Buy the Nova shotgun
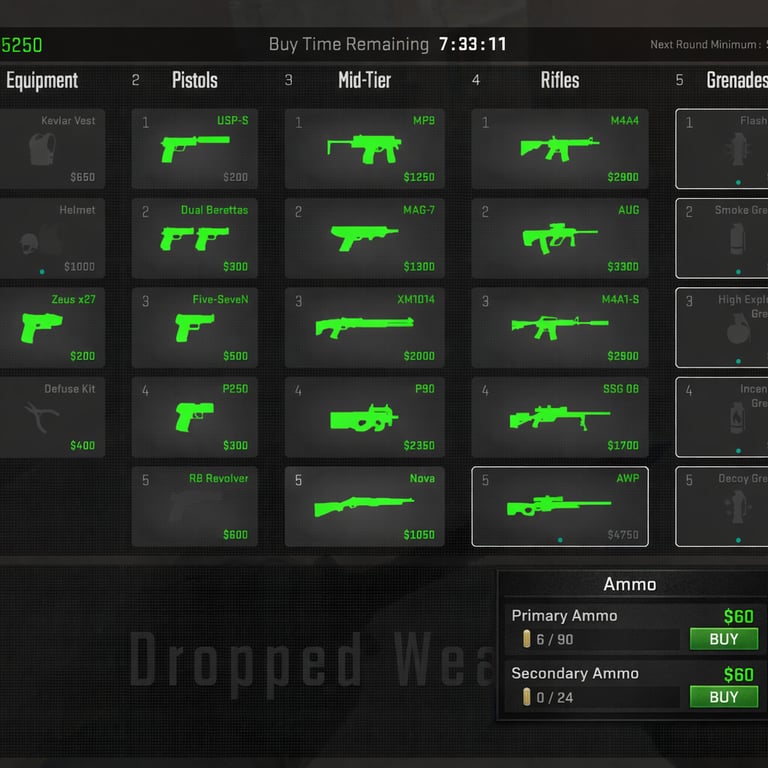 coord(365,507)
